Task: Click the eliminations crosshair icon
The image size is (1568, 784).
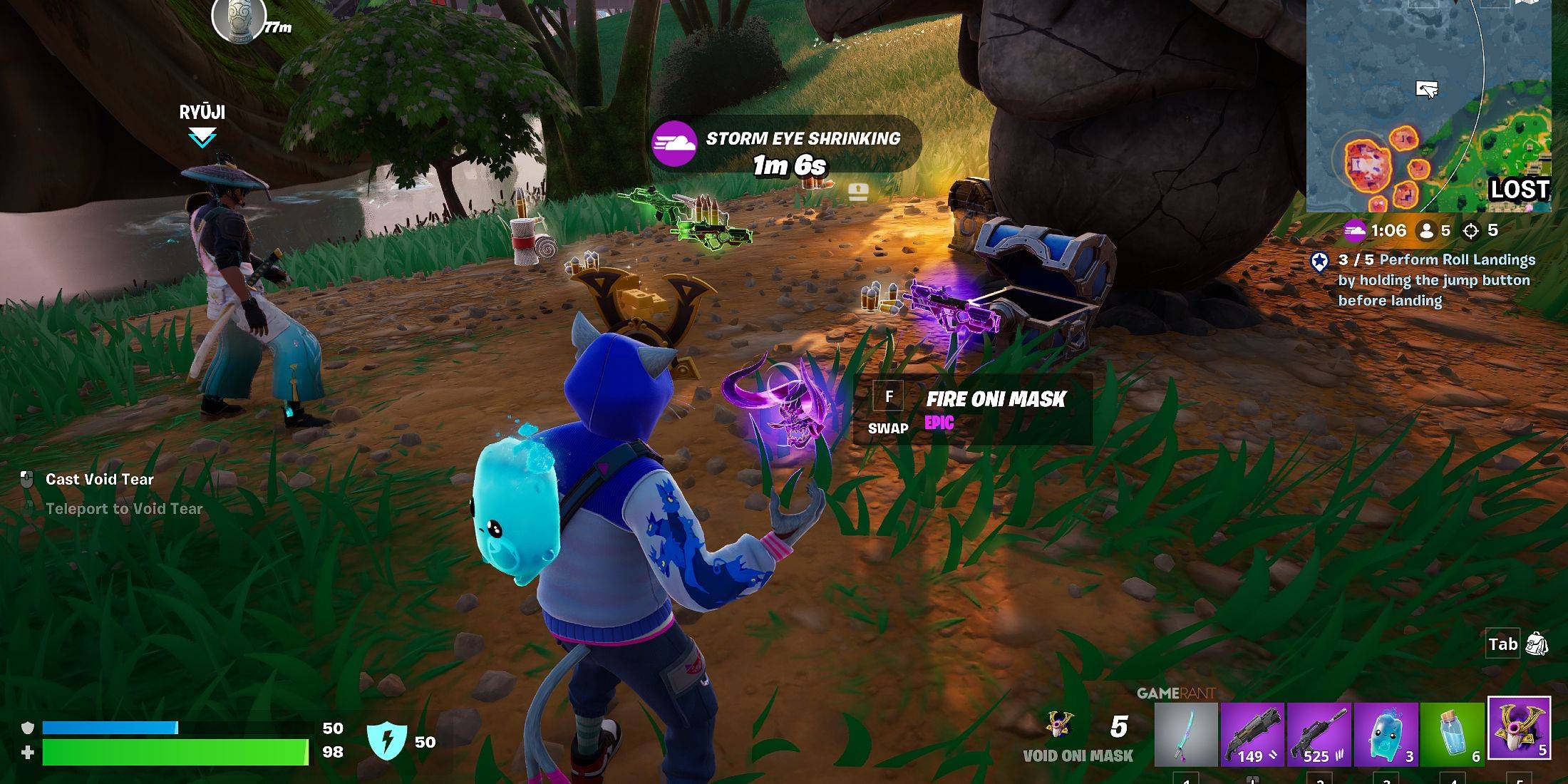Action: pyautogui.click(x=1471, y=231)
